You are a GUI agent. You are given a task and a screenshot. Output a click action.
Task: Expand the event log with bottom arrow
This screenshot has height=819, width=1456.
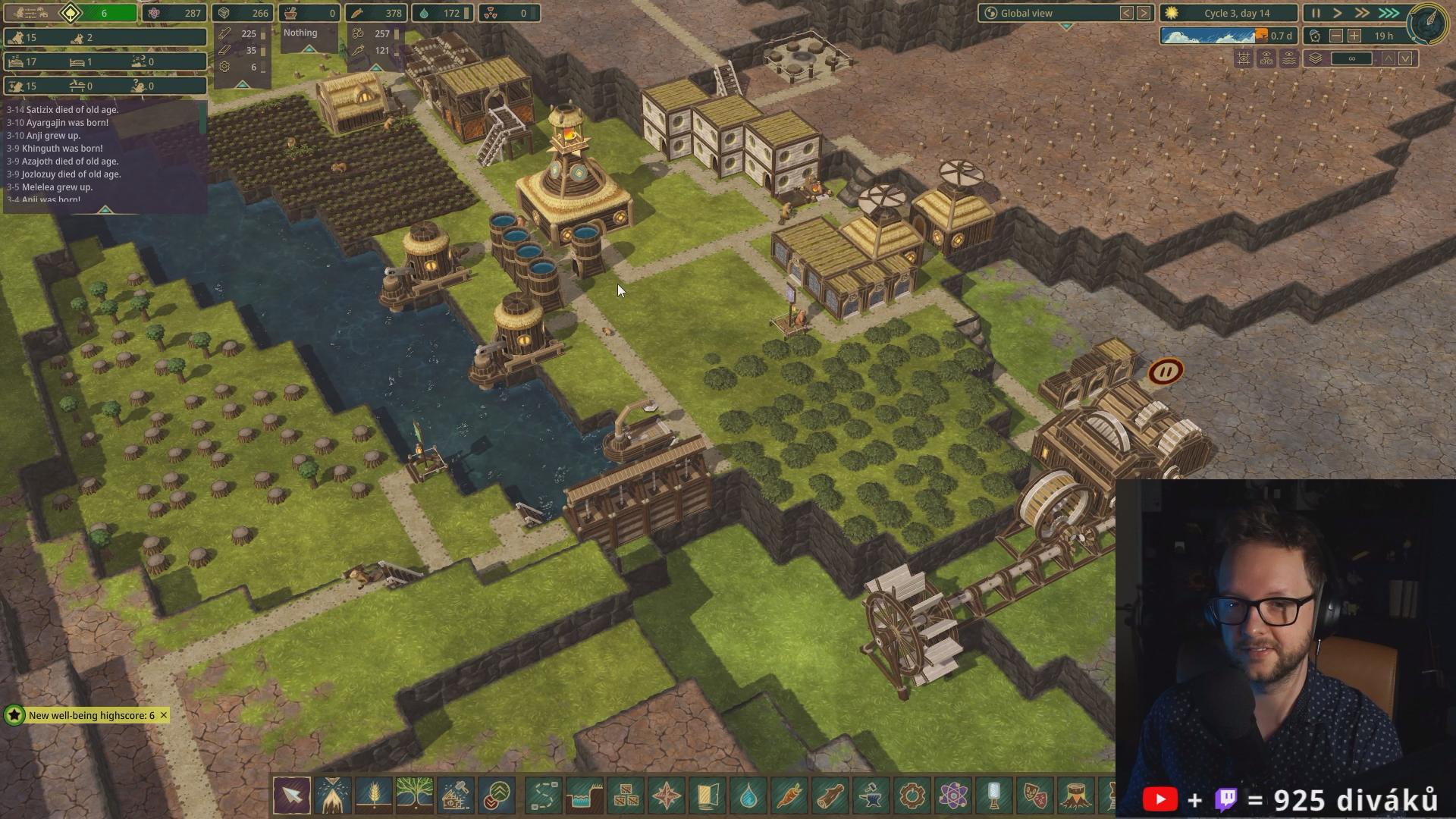point(105,209)
